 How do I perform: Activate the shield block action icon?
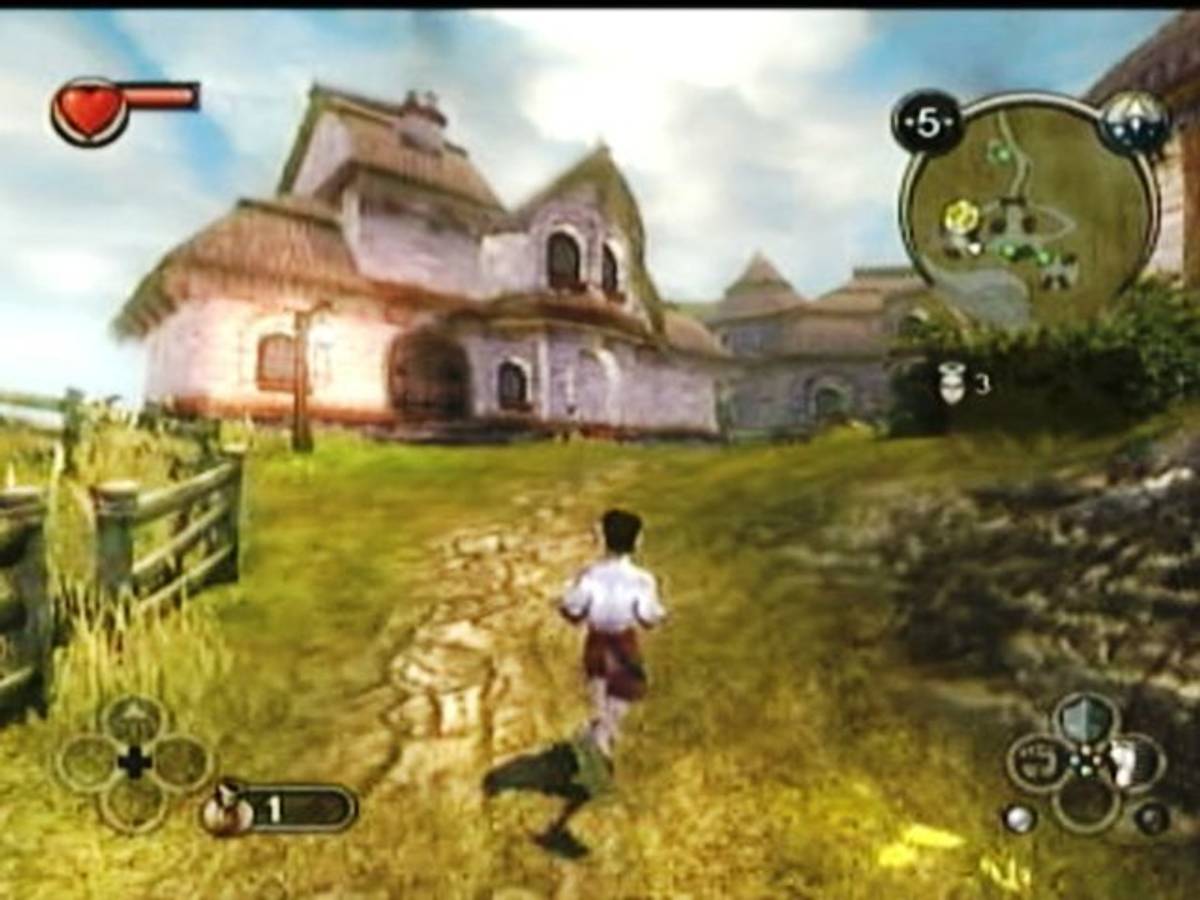click(1086, 718)
